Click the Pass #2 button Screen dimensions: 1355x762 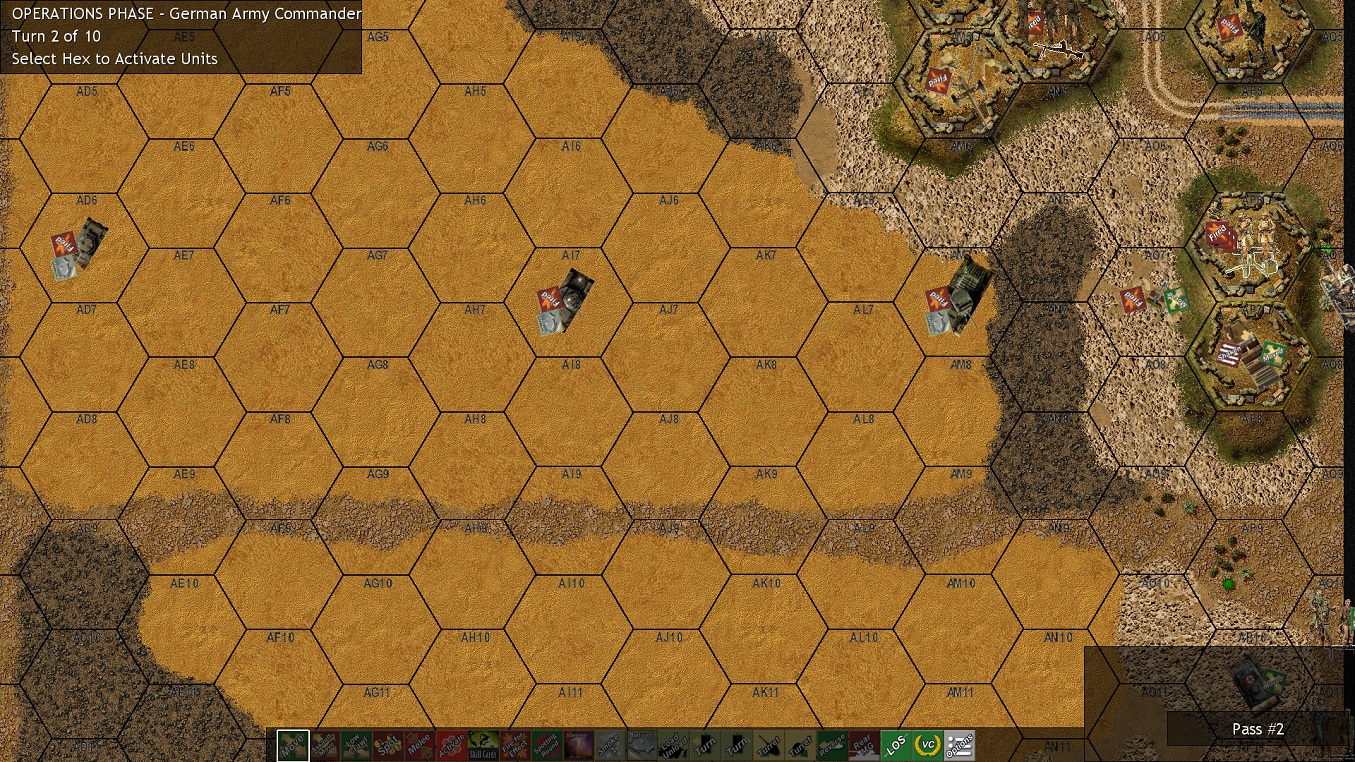tap(1257, 729)
